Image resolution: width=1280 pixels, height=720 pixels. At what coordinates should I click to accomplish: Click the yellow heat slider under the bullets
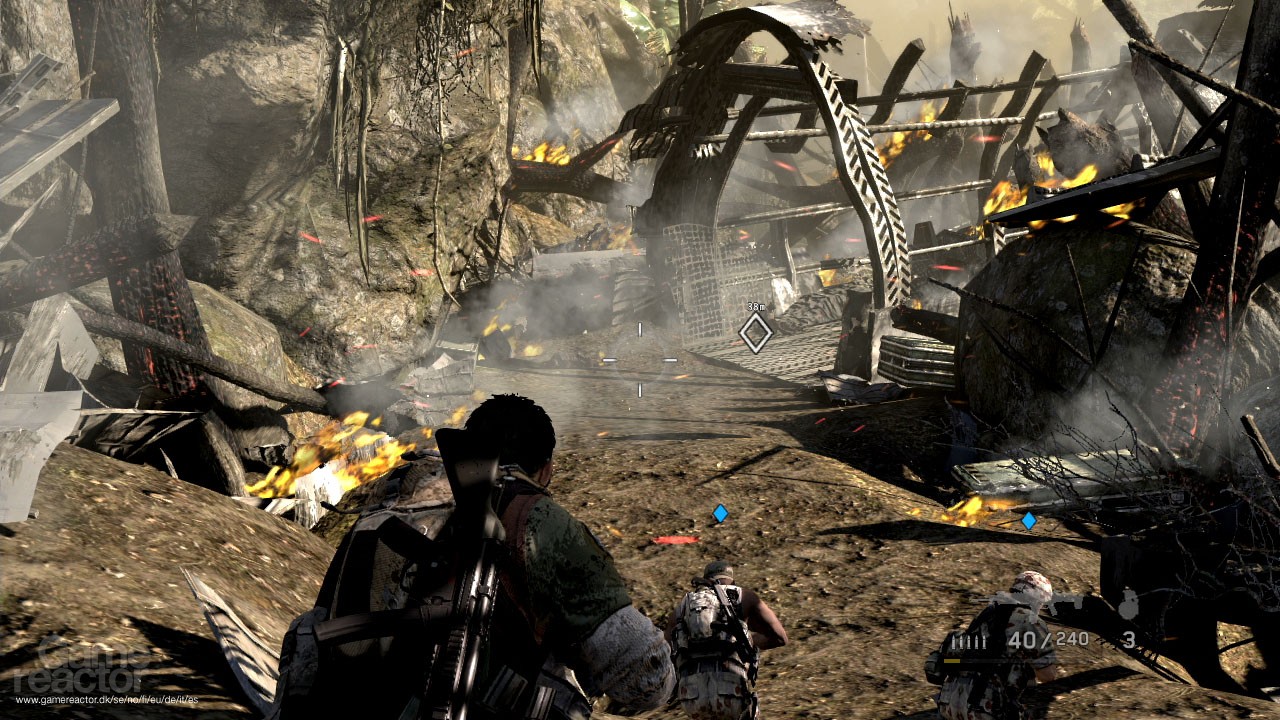click(950, 661)
